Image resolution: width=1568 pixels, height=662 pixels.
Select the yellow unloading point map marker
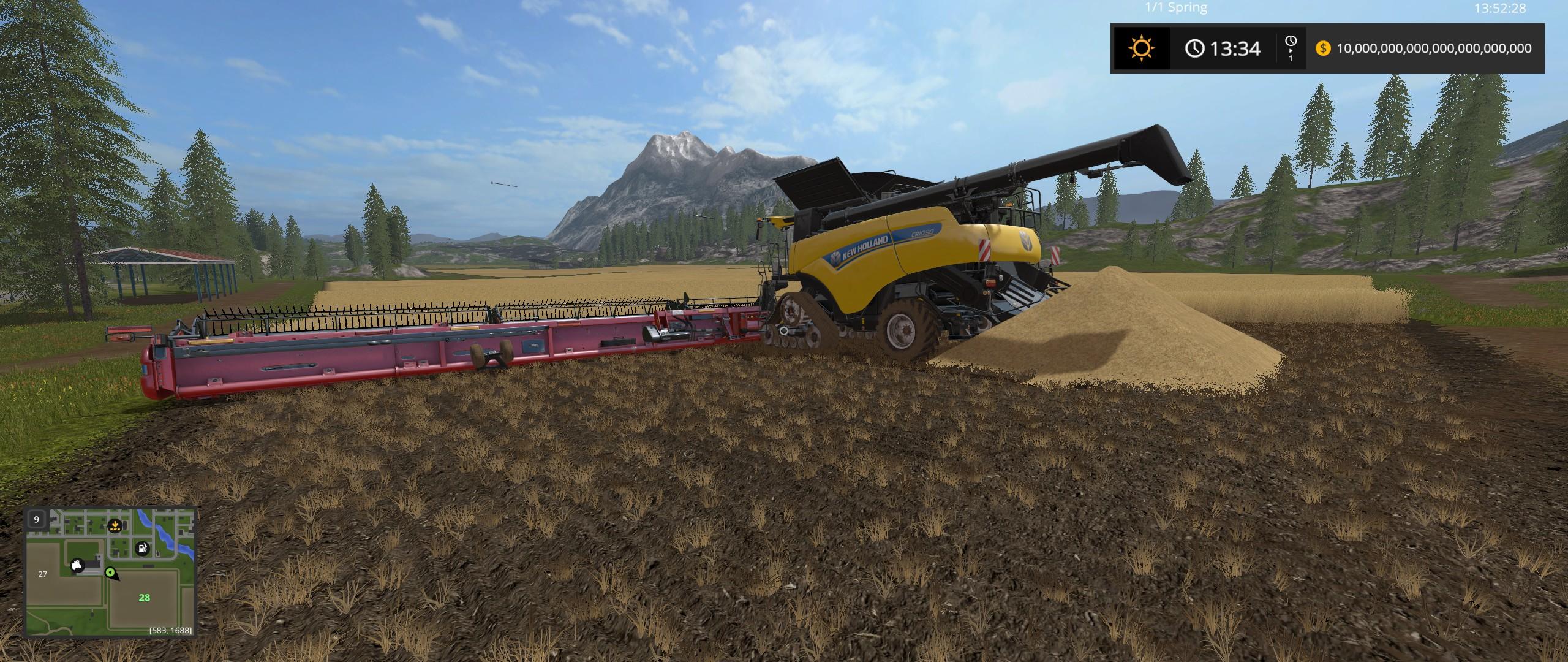coord(114,525)
